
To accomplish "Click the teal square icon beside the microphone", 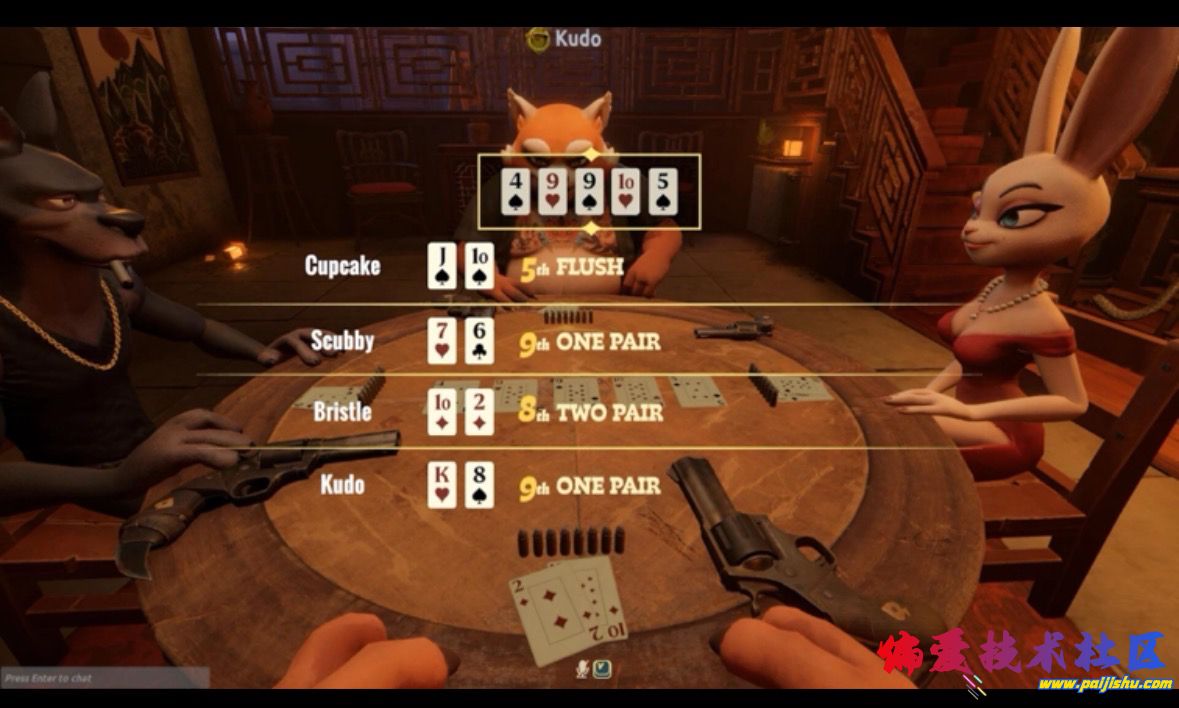I will click(x=603, y=669).
